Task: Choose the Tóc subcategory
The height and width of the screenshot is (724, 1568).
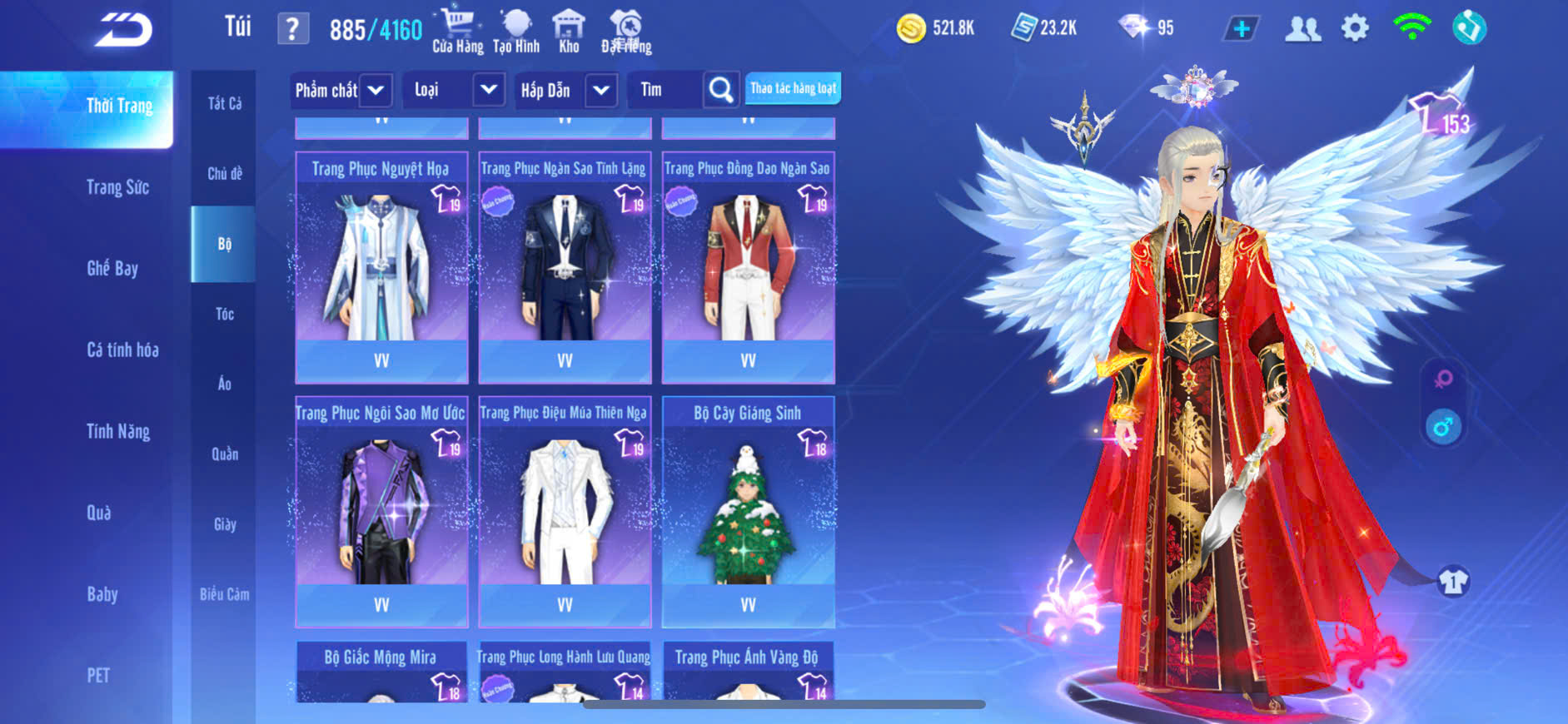Action: pos(224,314)
